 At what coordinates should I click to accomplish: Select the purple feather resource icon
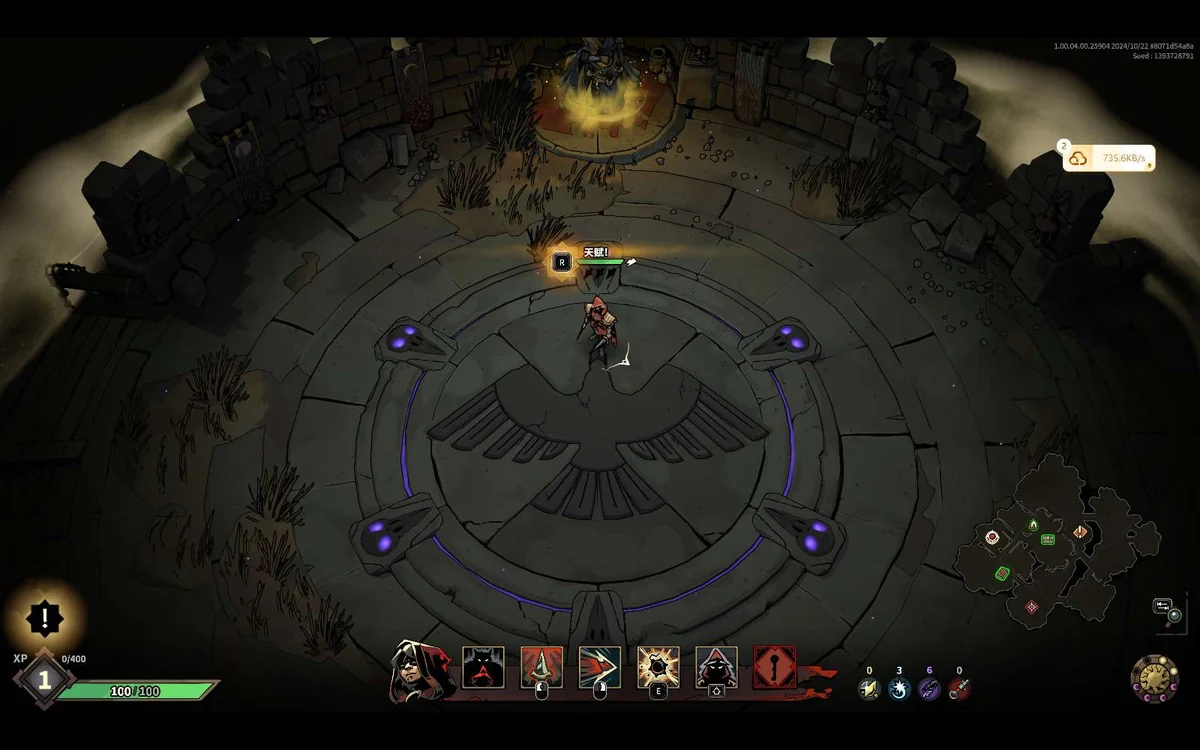[929, 688]
